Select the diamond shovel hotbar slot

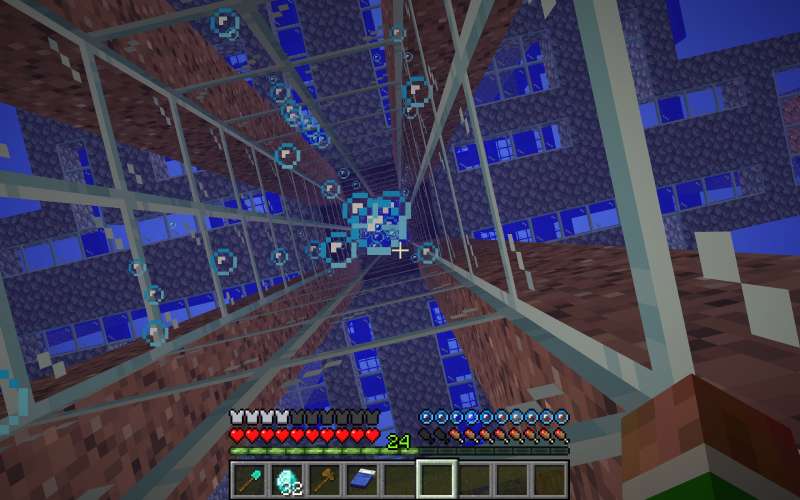coord(250,479)
